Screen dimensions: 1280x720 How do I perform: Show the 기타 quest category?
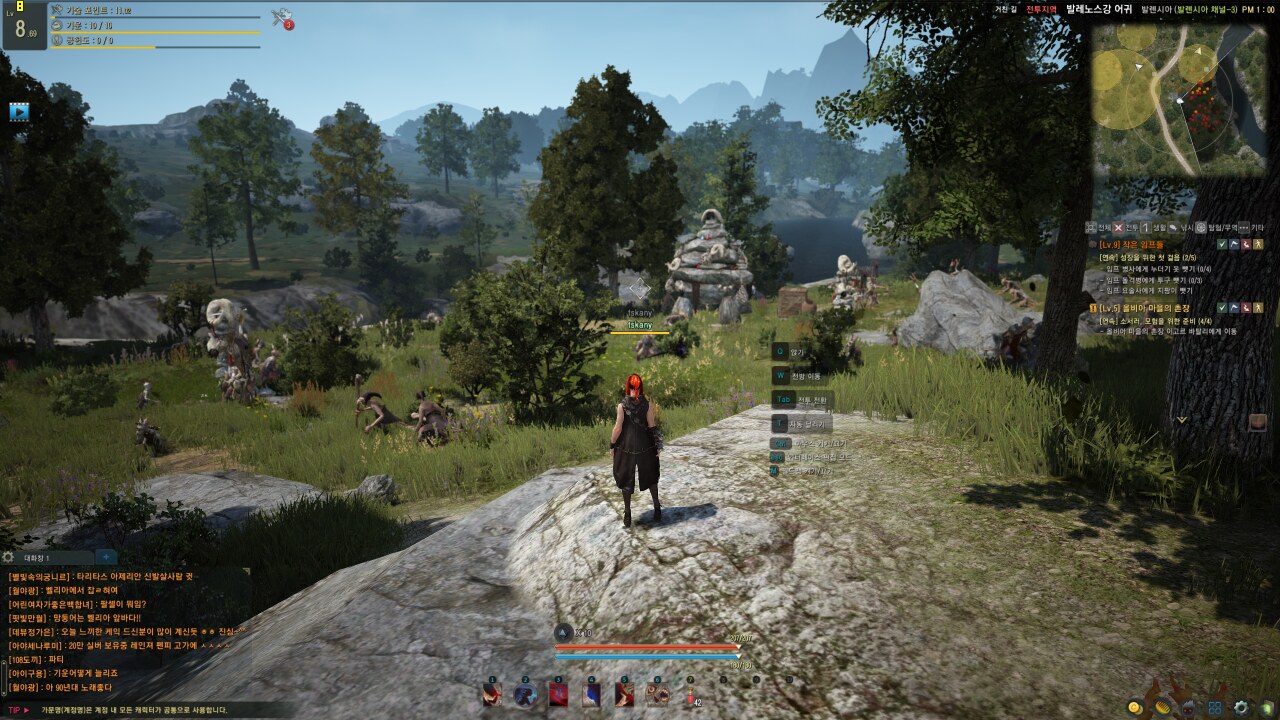click(1250, 228)
